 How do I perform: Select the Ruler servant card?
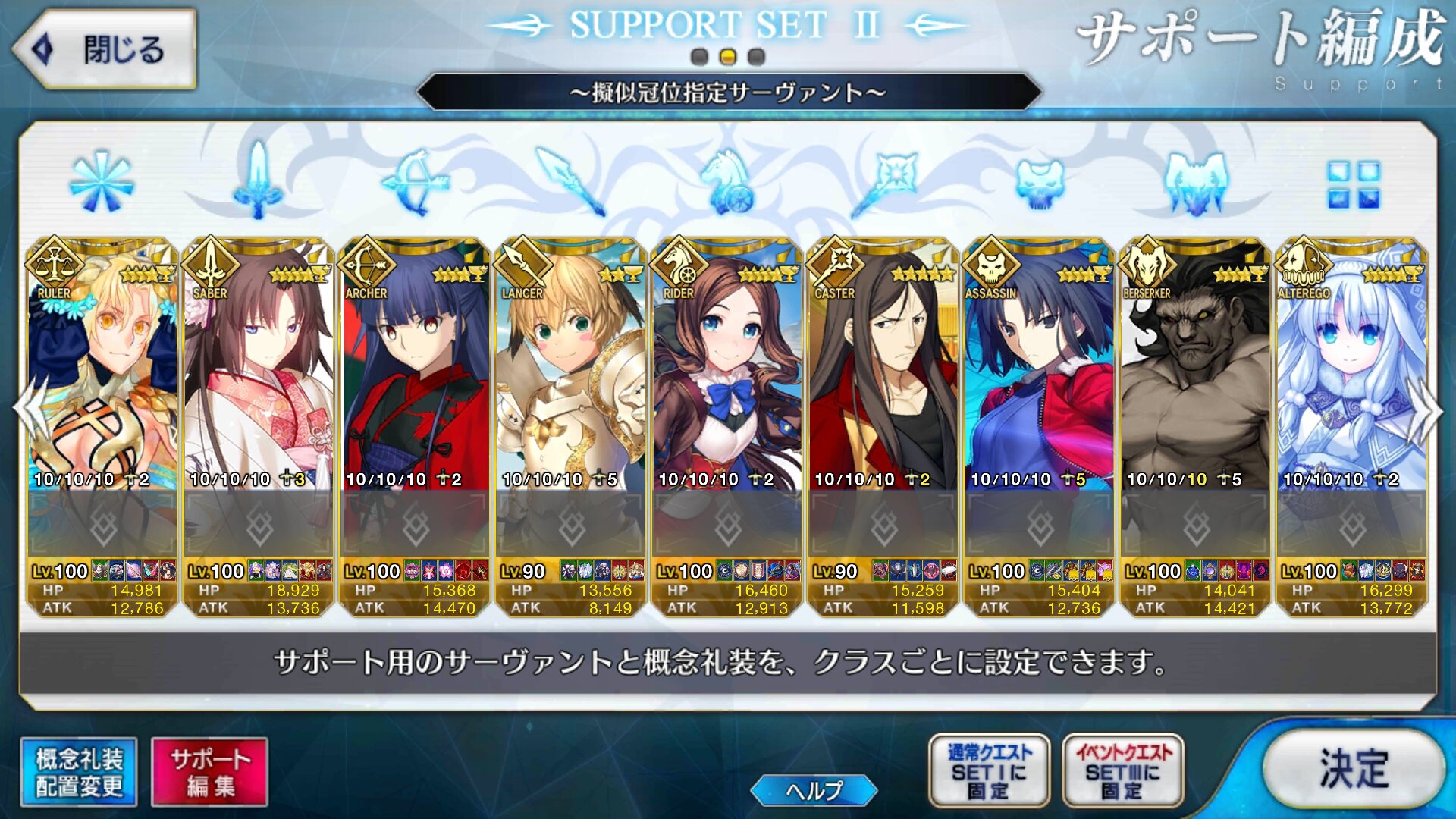pyautogui.click(x=102, y=379)
